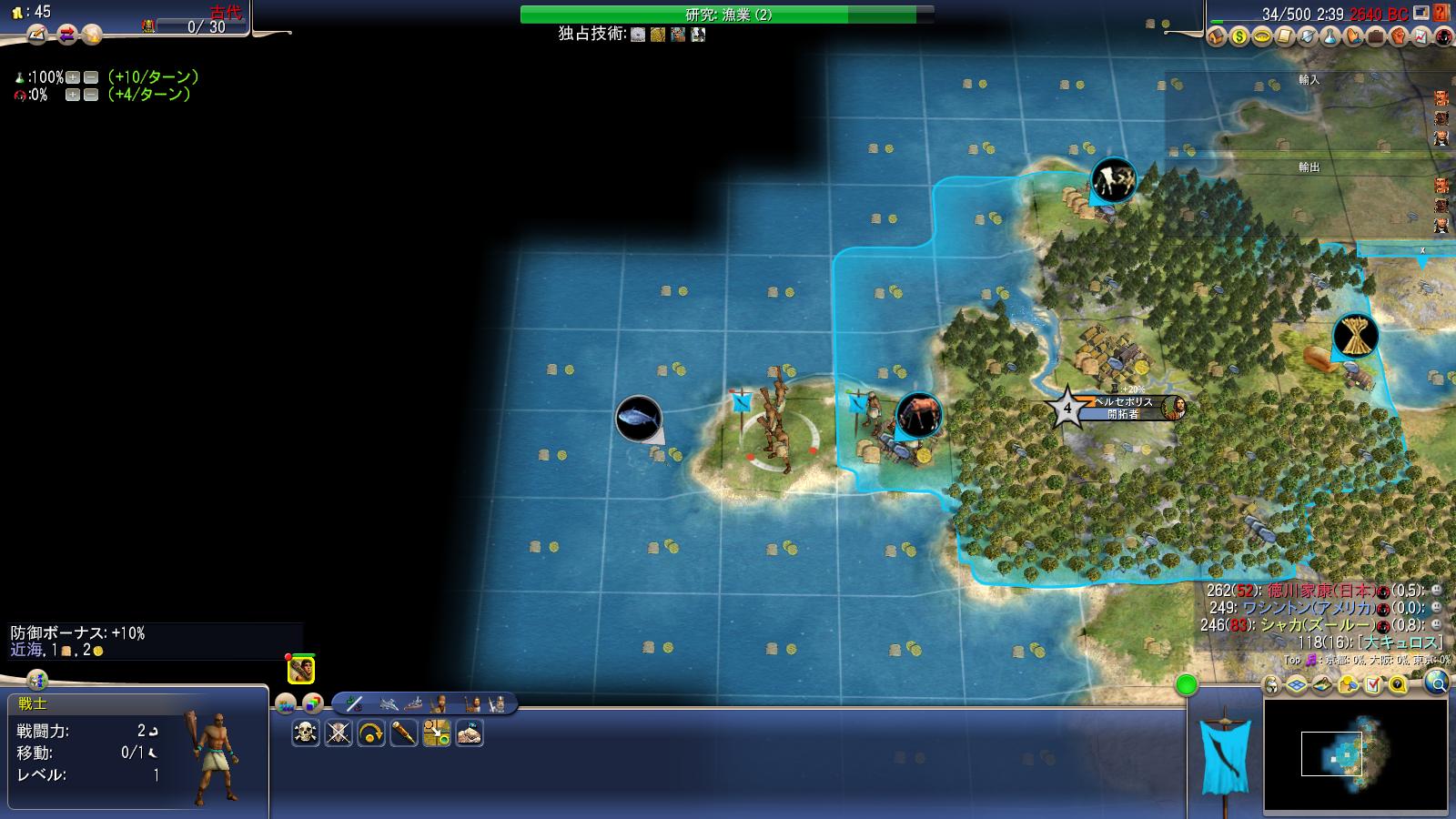Open the research bar for 漁業
Viewport: 1456px width, 819px height.
click(727, 15)
